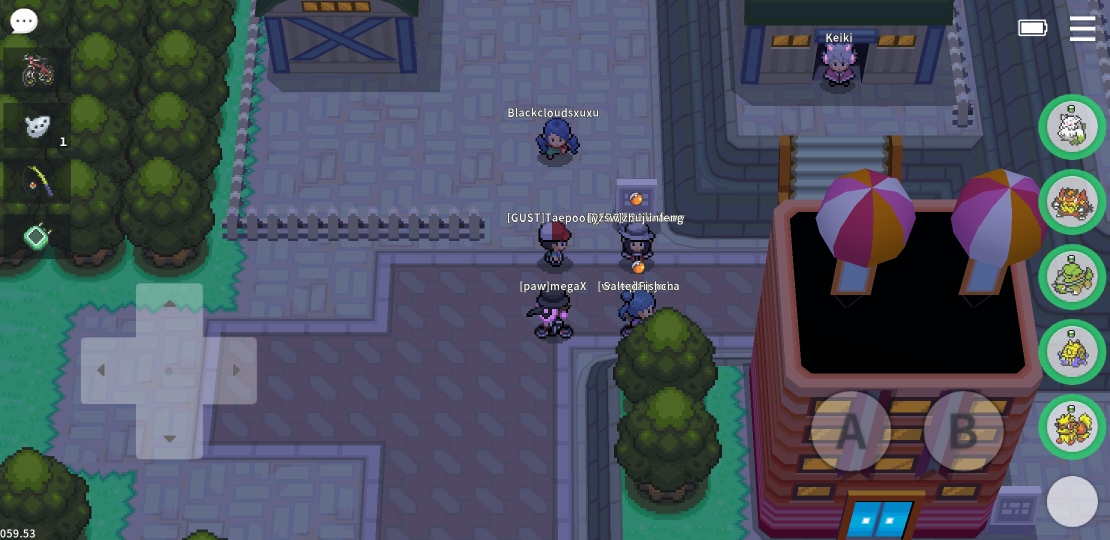Tap the D-pad right arrow

(x=236, y=371)
